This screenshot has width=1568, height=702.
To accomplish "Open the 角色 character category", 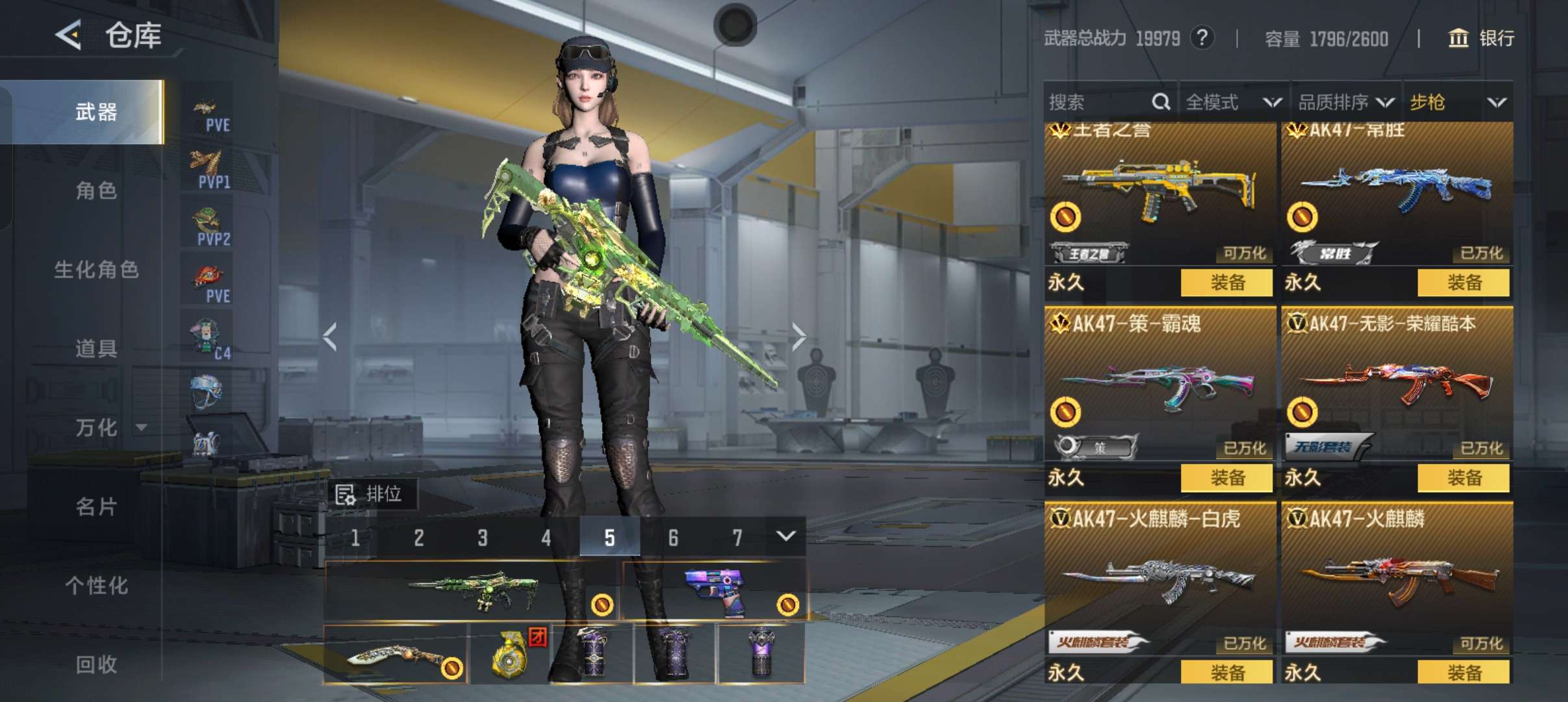I will click(96, 191).
